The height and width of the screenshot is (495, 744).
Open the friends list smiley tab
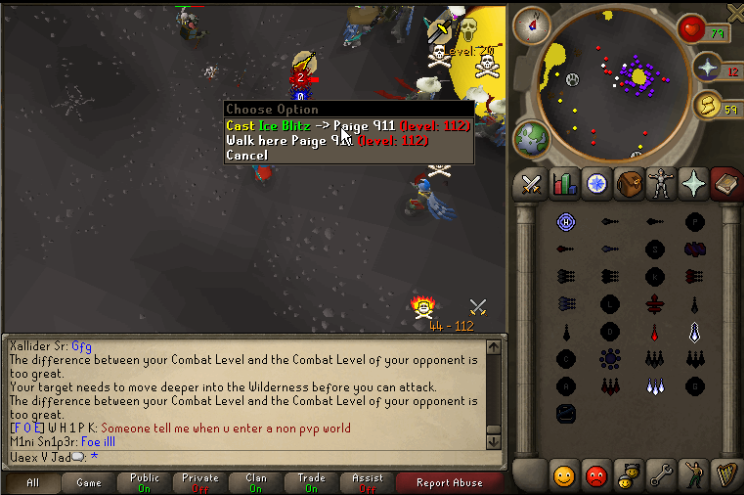pyautogui.click(x=564, y=473)
